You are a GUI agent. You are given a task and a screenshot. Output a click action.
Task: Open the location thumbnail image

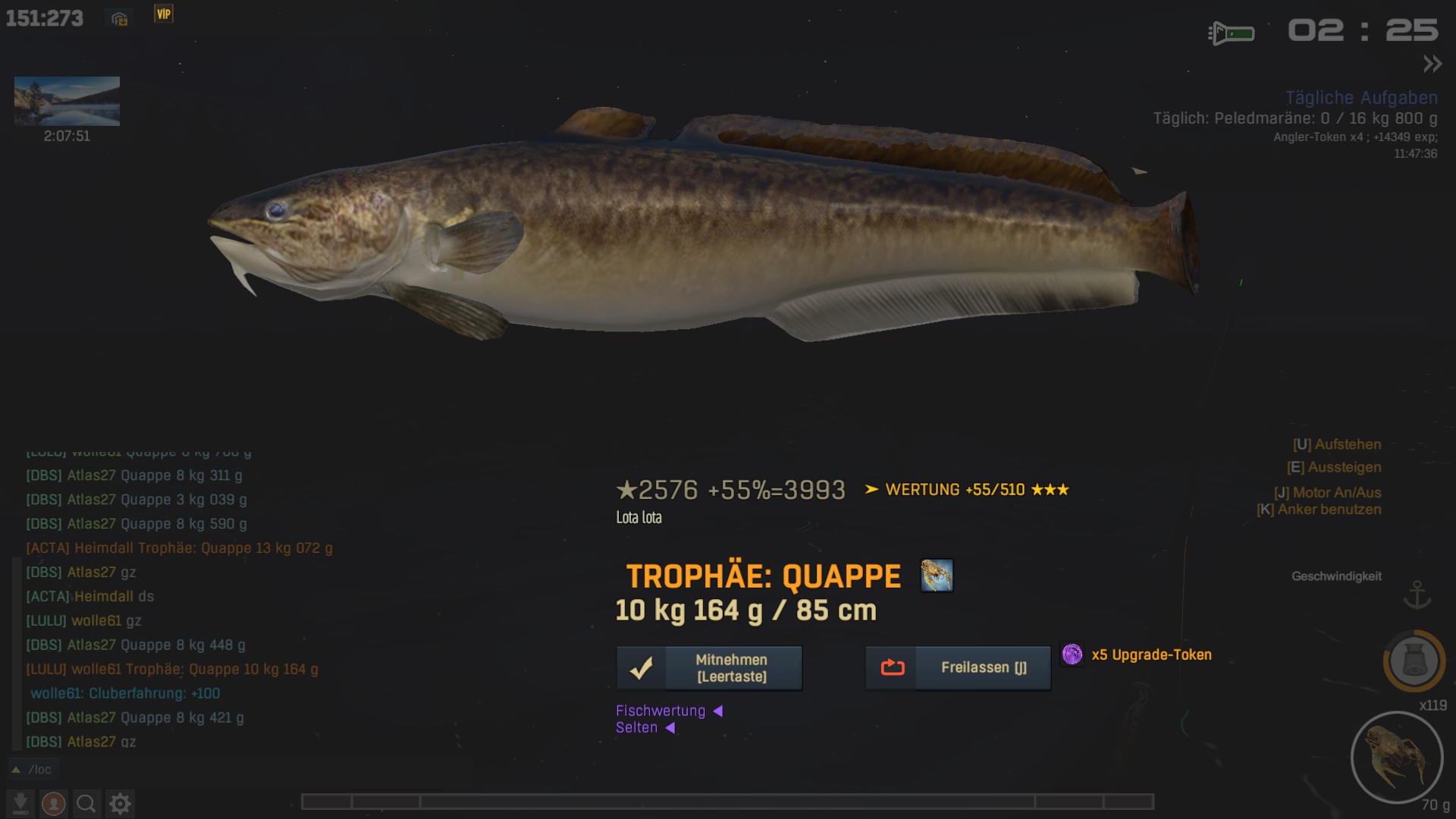67,101
